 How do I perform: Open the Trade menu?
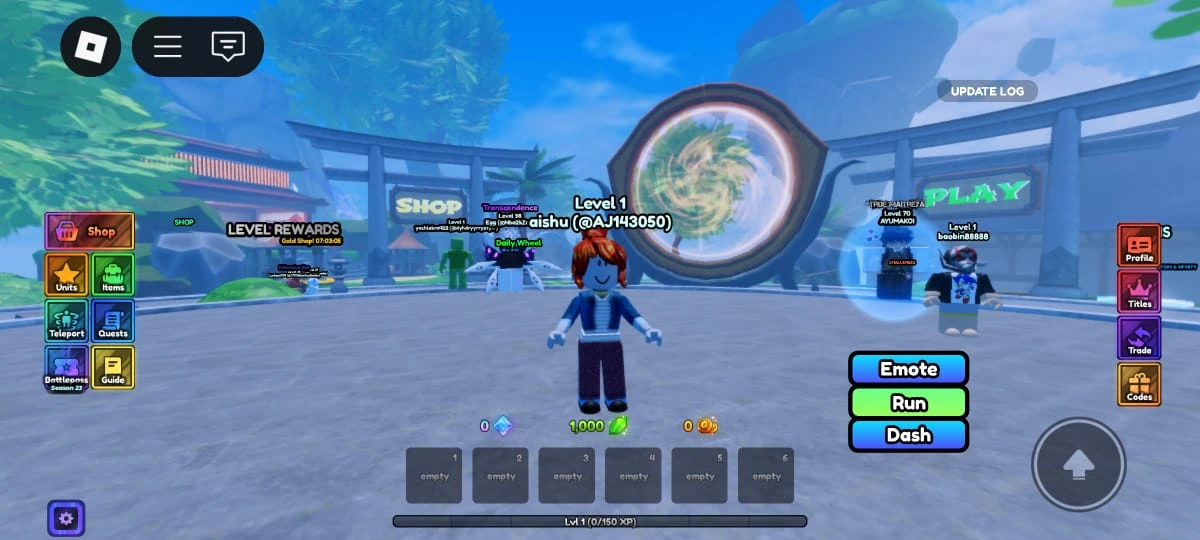pos(1139,338)
